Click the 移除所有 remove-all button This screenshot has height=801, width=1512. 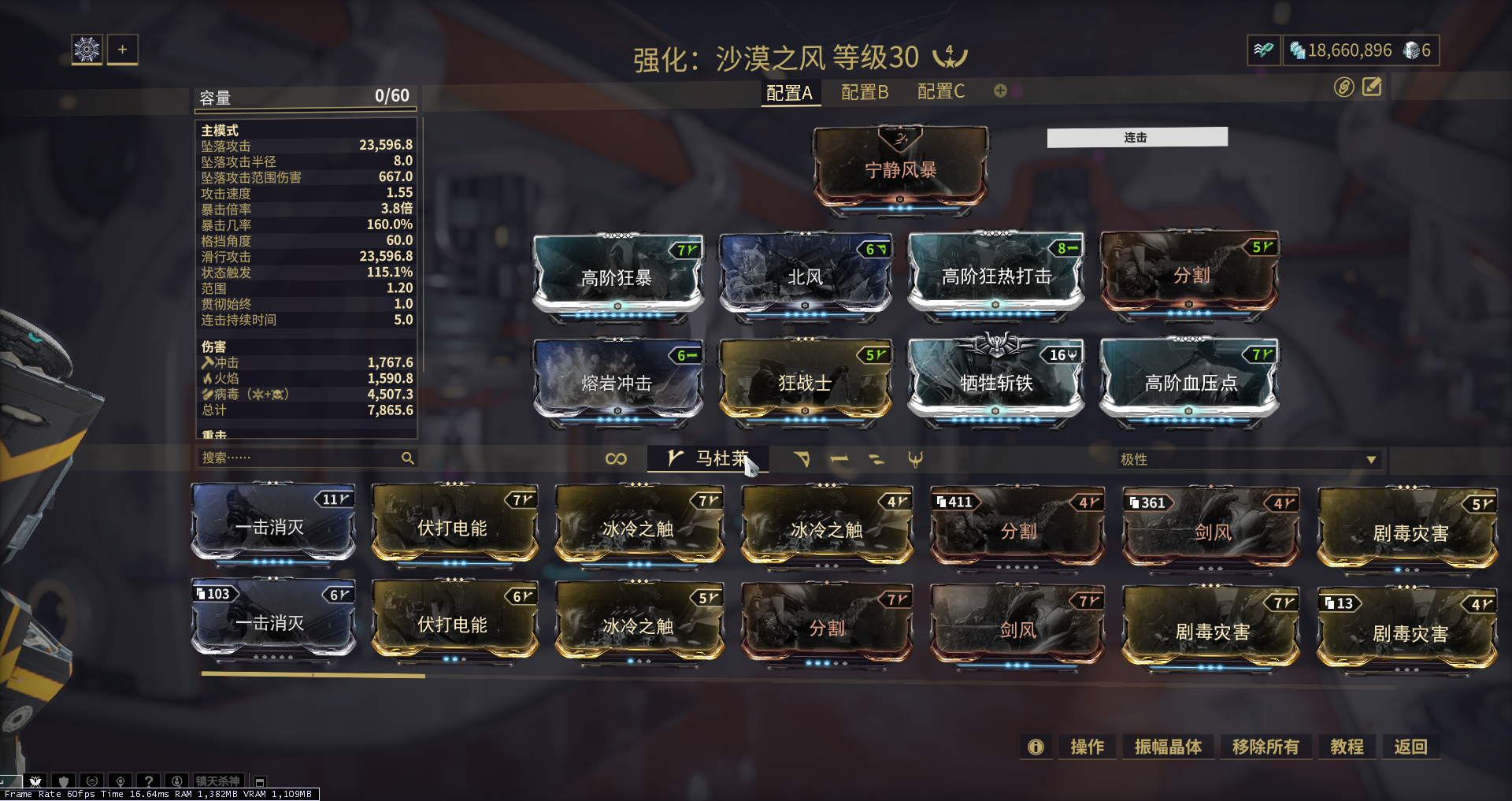point(1266,747)
